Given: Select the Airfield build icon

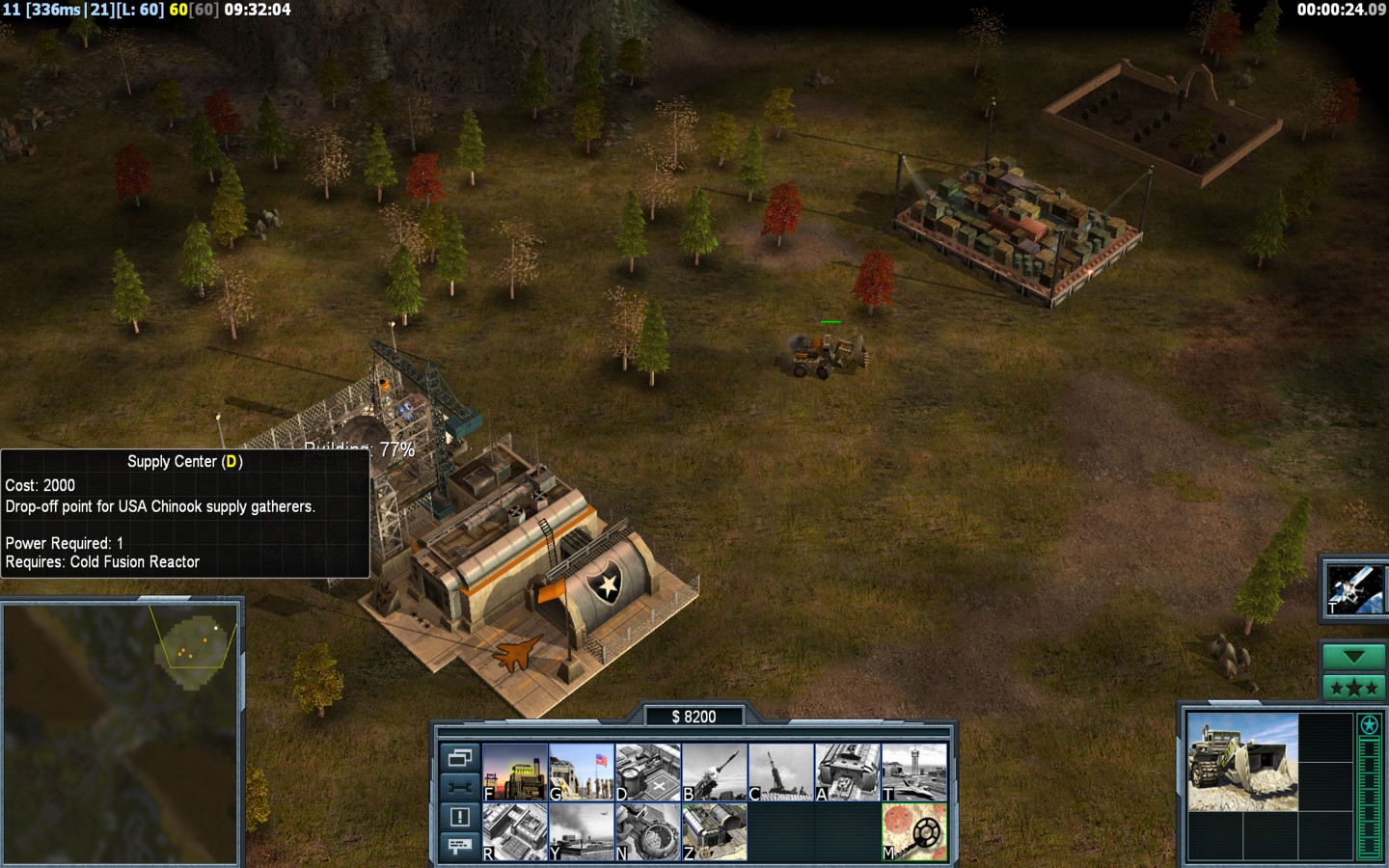Looking at the screenshot, I should [913, 772].
